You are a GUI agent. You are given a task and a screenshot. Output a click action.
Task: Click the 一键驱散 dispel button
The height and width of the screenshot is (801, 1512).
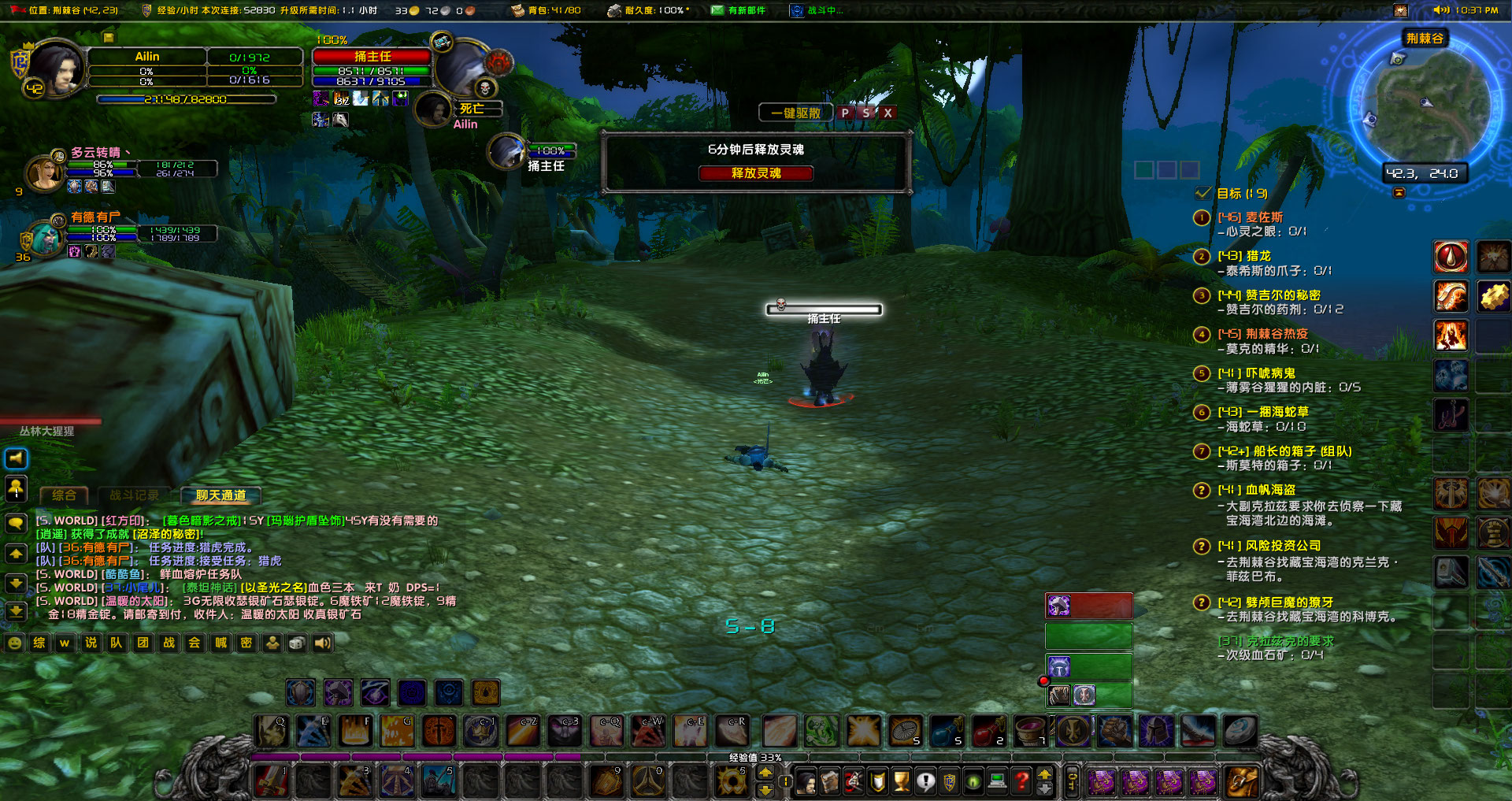tap(795, 113)
